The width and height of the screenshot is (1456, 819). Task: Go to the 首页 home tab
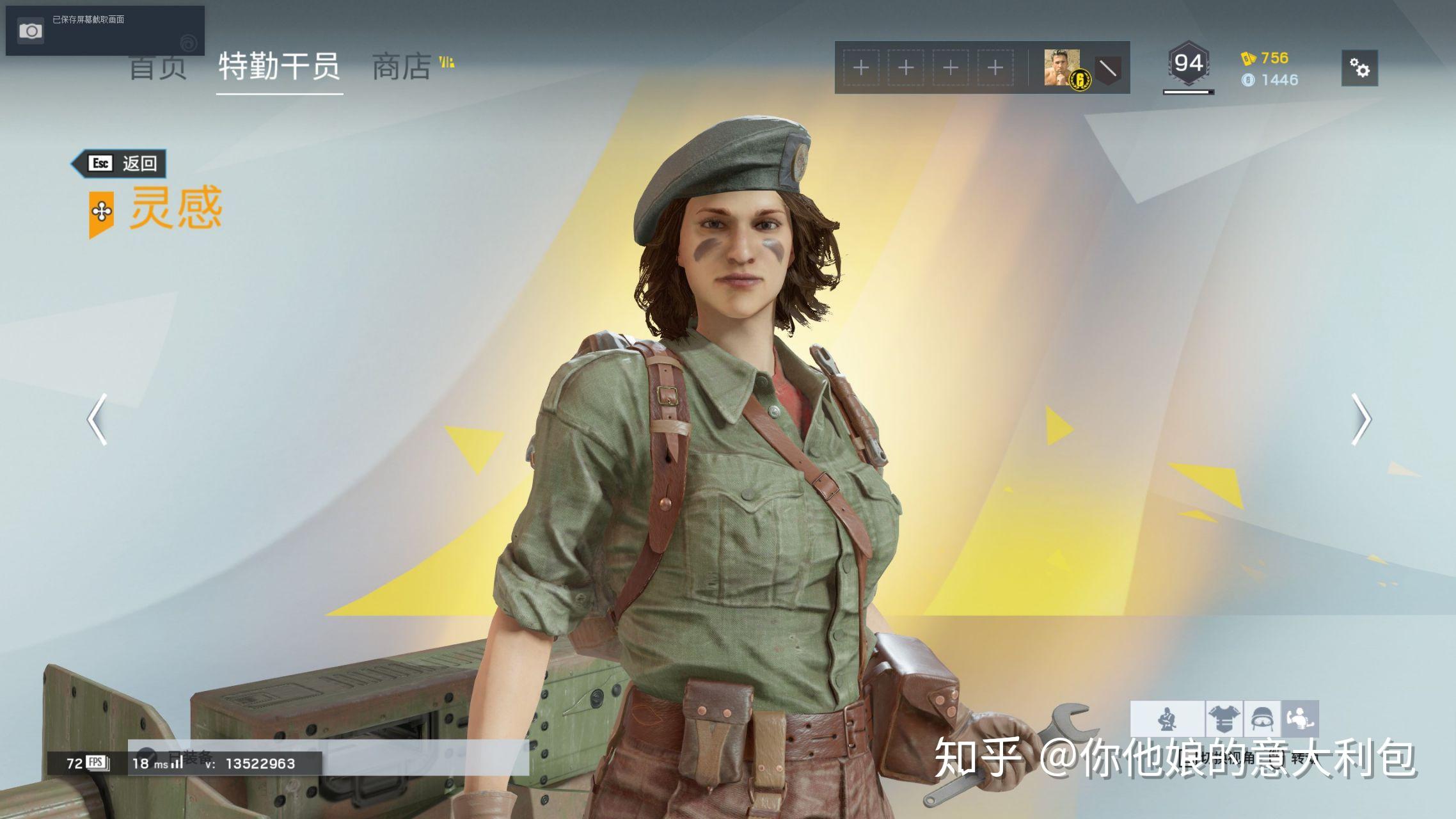pos(157,67)
